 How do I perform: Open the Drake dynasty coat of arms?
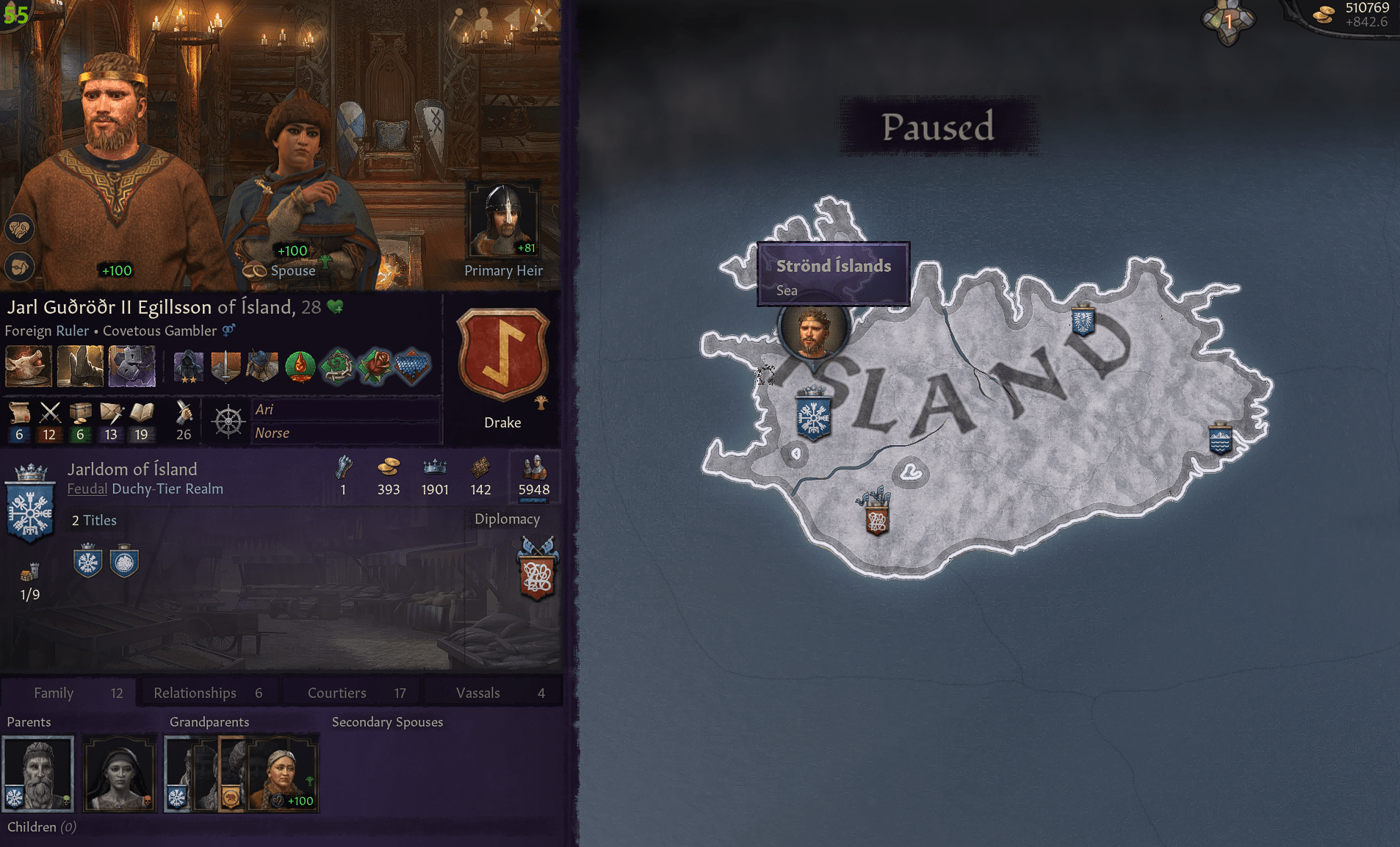503,355
